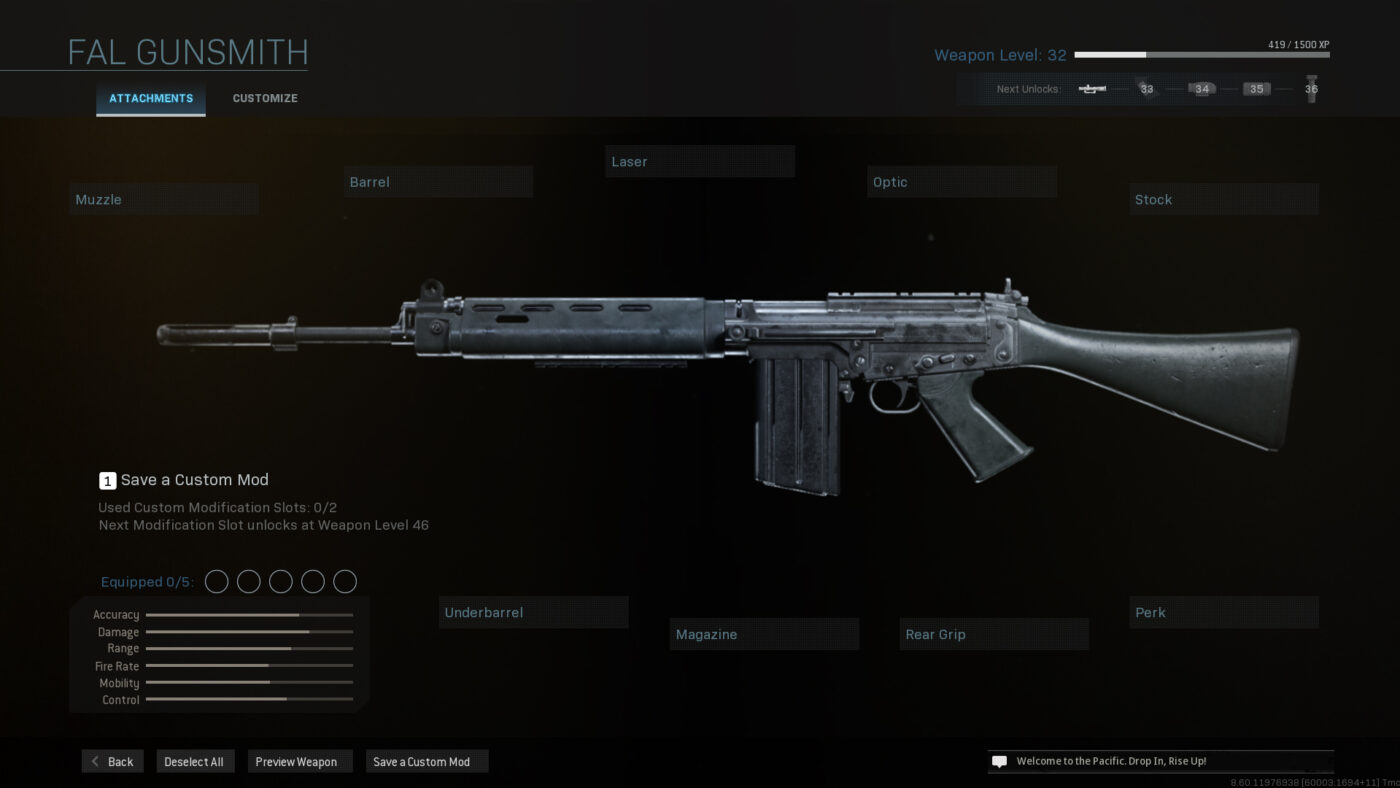Image resolution: width=1400 pixels, height=788 pixels.
Task: Click the level 36 muzzle unlock icon
Action: tap(1311, 86)
